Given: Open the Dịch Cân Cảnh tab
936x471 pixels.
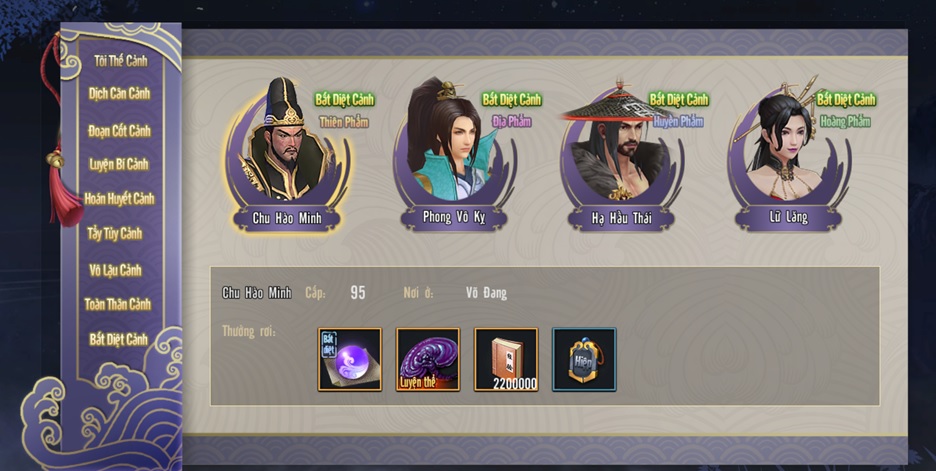Looking at the screenshot, I should [120, 94].
